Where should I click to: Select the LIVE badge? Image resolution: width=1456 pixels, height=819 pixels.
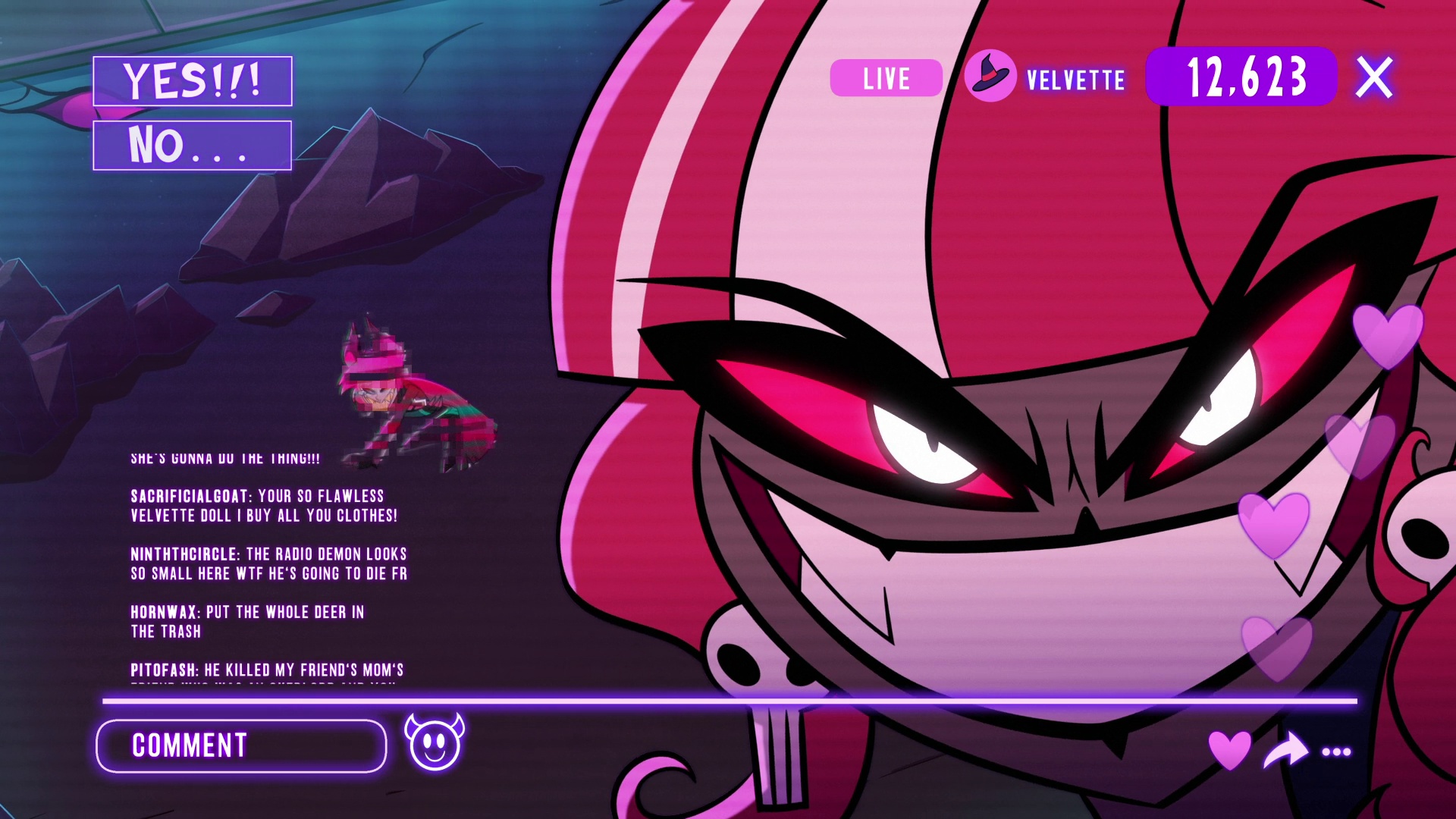886,78
